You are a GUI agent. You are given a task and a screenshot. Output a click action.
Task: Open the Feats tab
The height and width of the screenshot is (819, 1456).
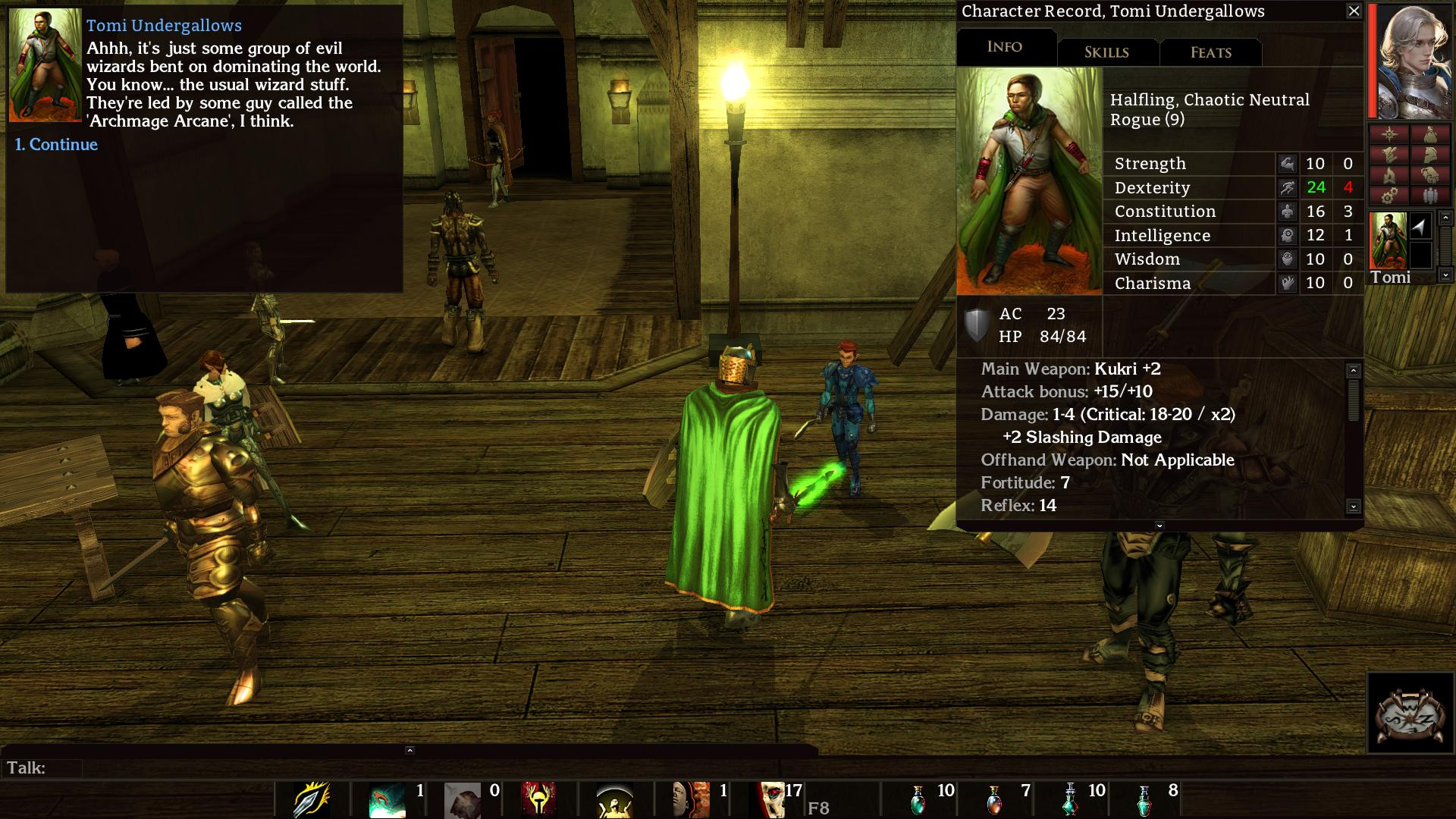pos(1210,52)
